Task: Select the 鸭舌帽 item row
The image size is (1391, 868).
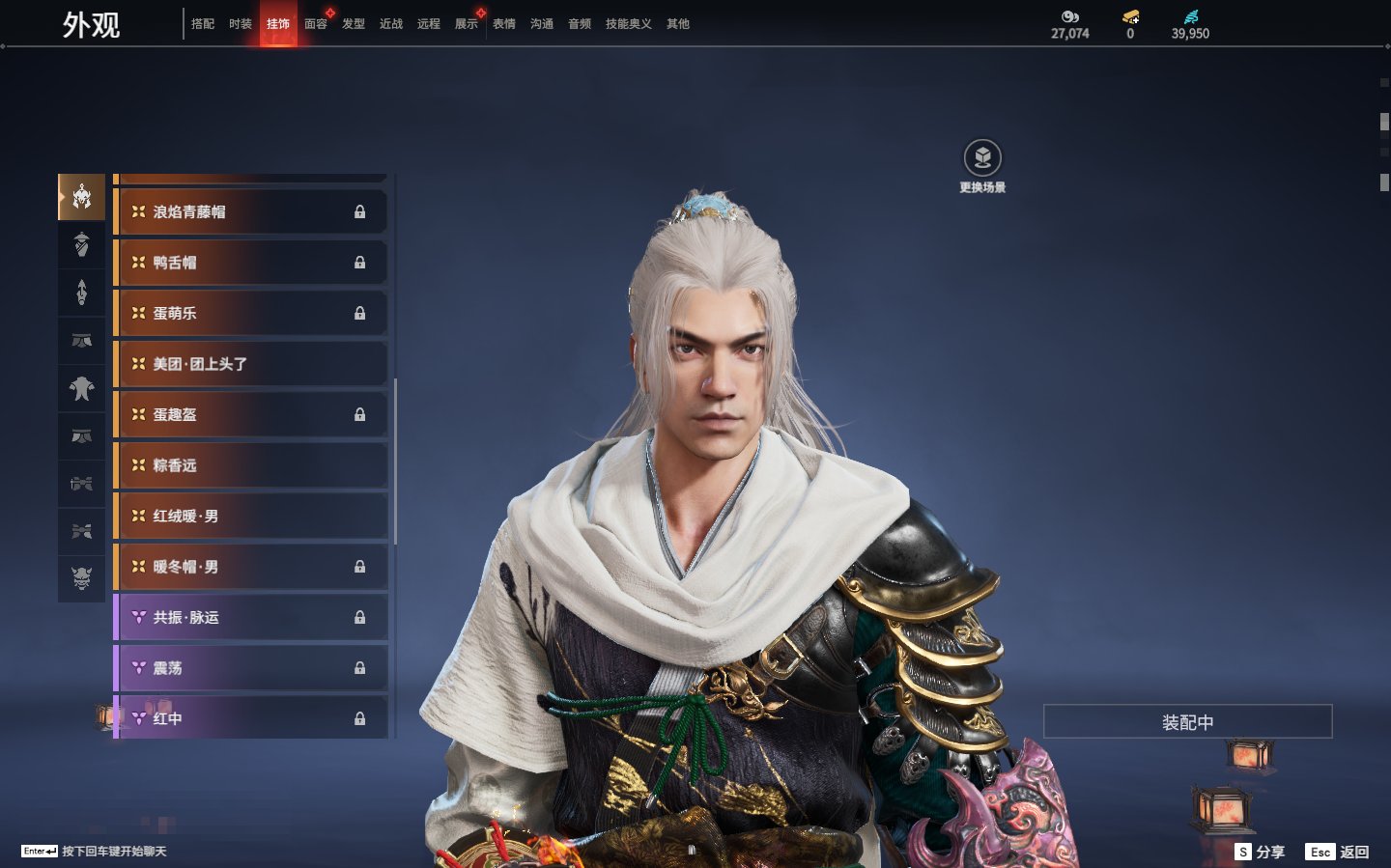Action: pos(251,263)
